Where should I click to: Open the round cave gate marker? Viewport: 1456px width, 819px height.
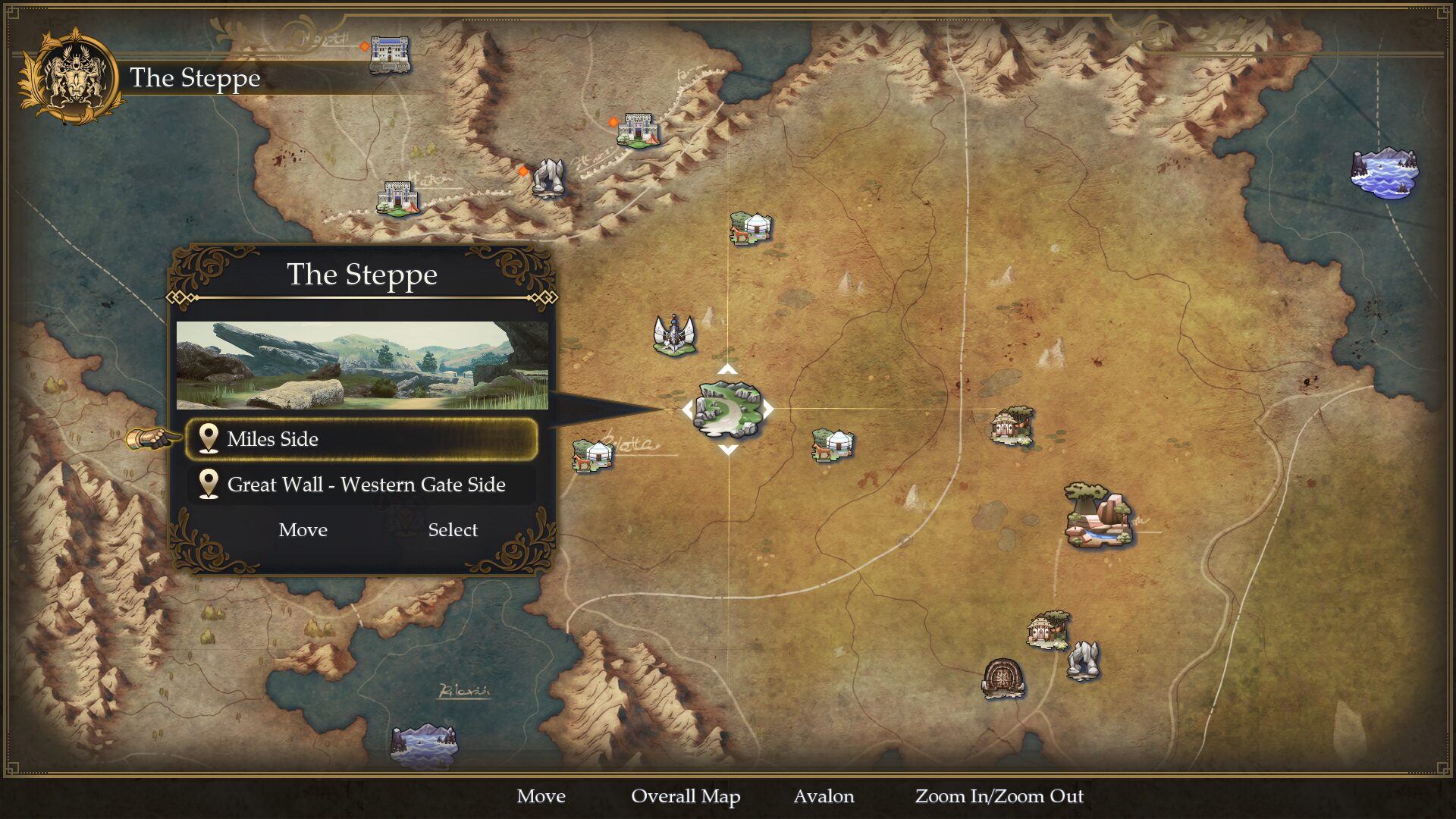1003,677
